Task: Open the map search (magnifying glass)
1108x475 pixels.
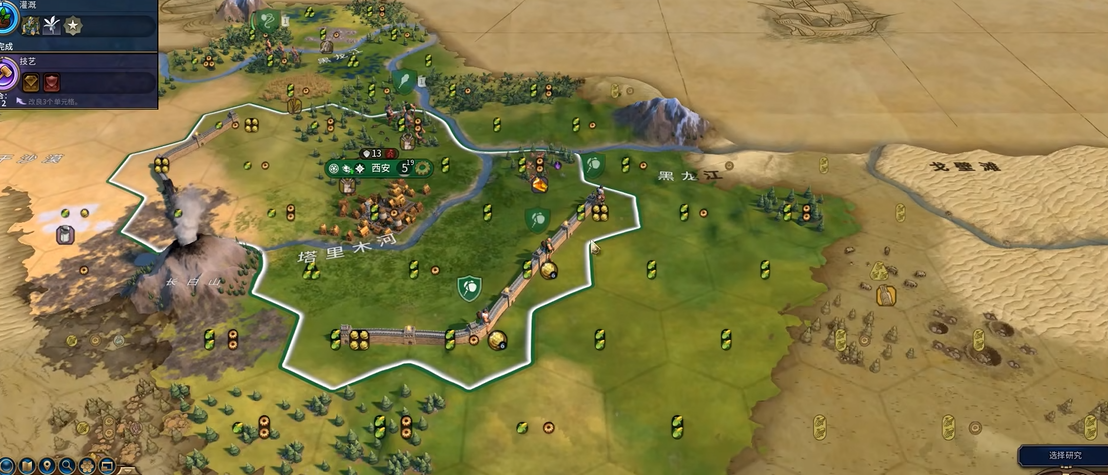Action: click(x=67, y=465)
